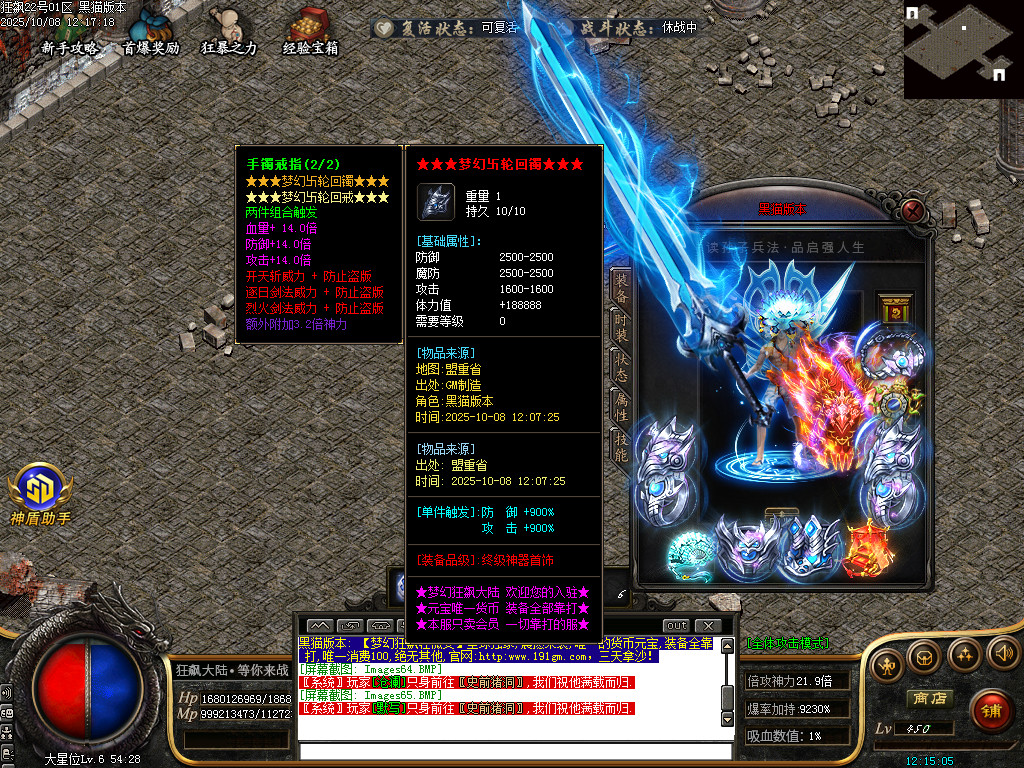This screenshot has height=768, width=1024.
Task: Click the minimap
Action: pos(963,49)
